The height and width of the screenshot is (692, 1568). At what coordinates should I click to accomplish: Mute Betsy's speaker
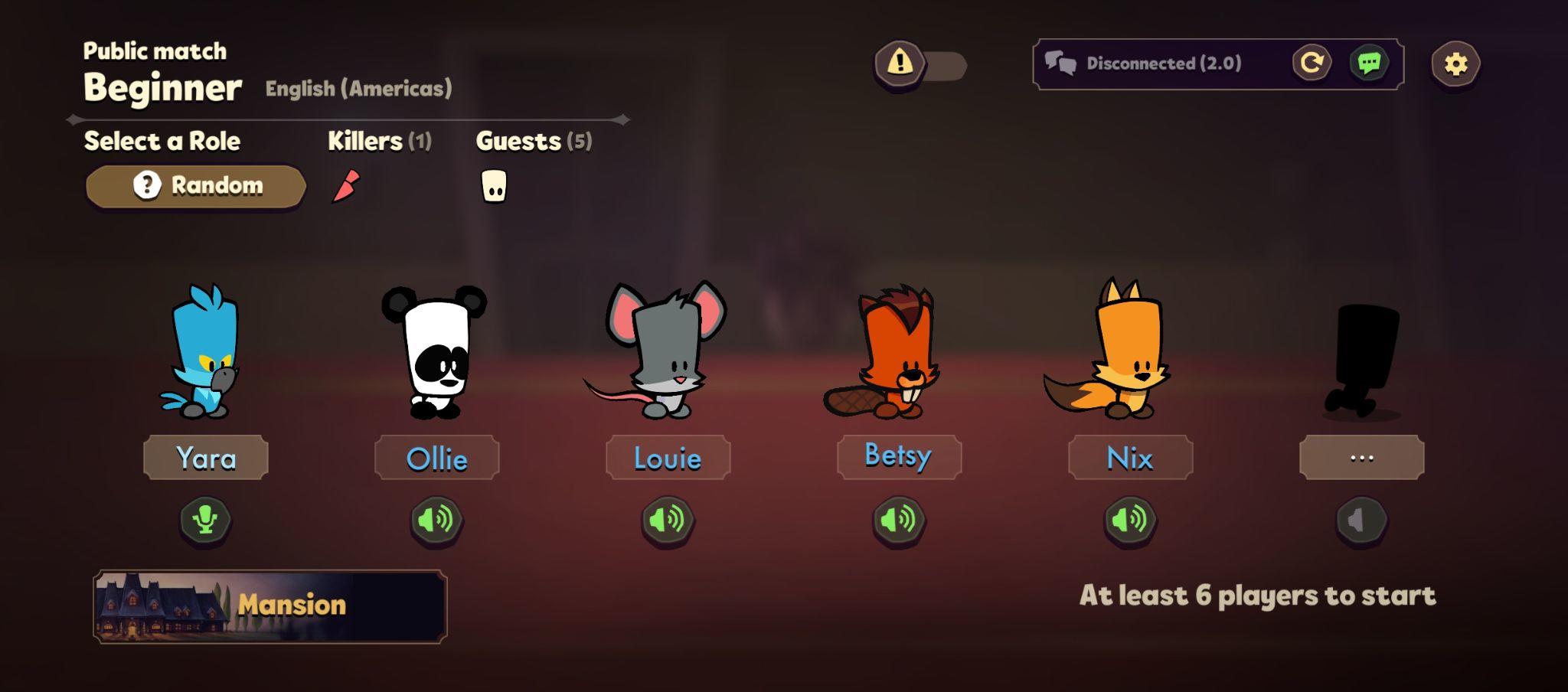pyautogui.click(x=898, y=520)
